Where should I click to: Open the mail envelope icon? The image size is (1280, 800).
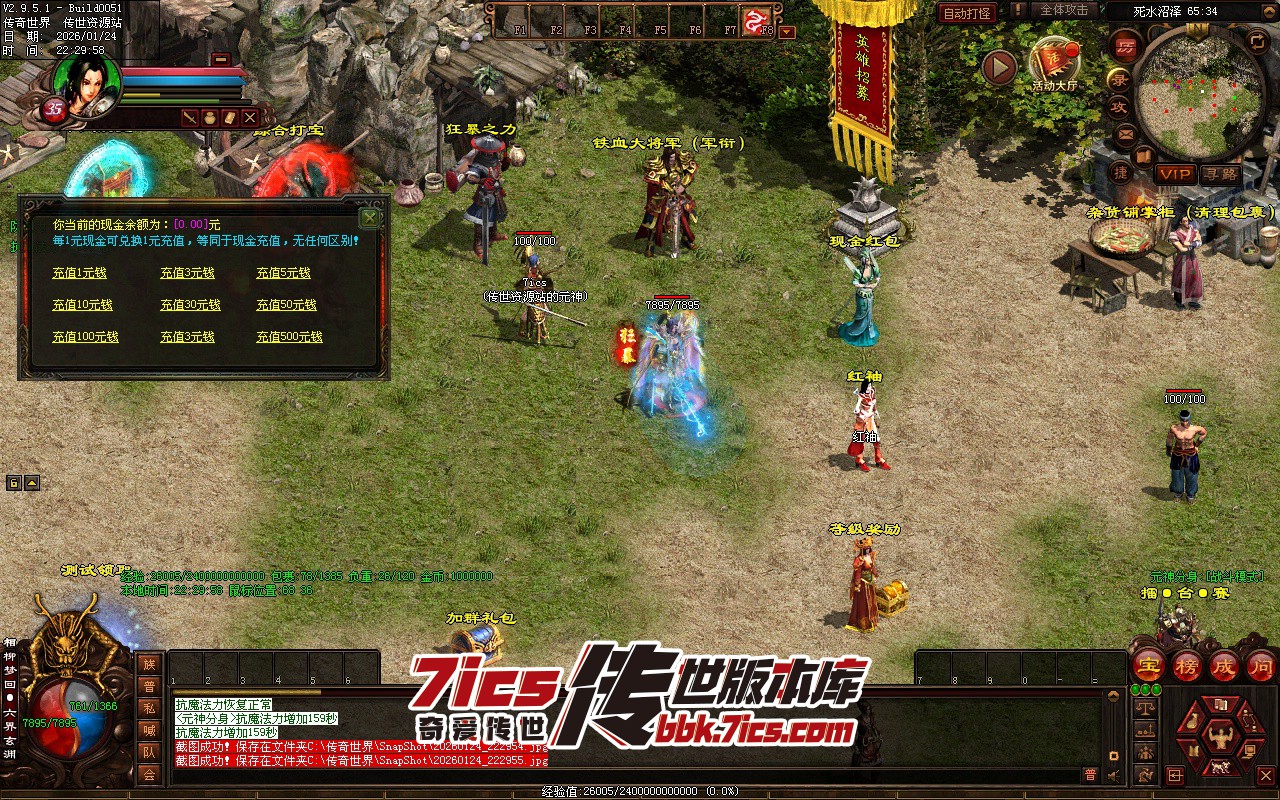point(1126,133)
